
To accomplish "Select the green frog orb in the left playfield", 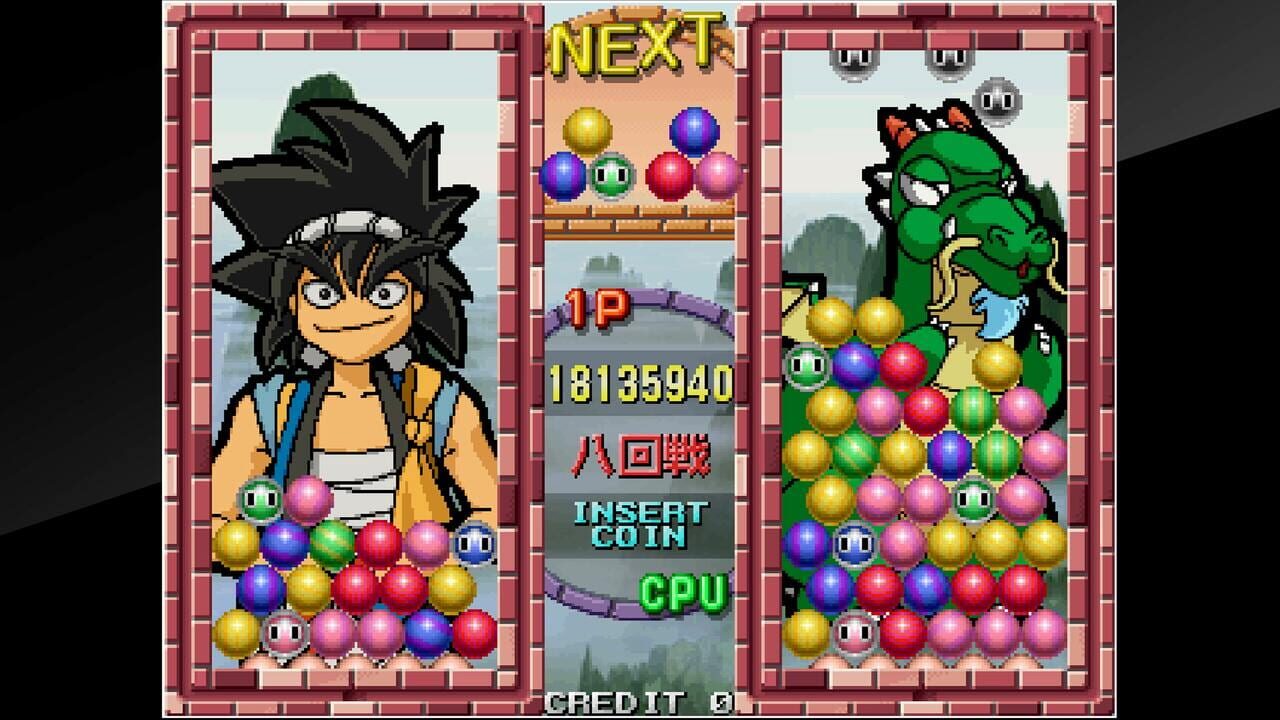I will pos(260,495).
